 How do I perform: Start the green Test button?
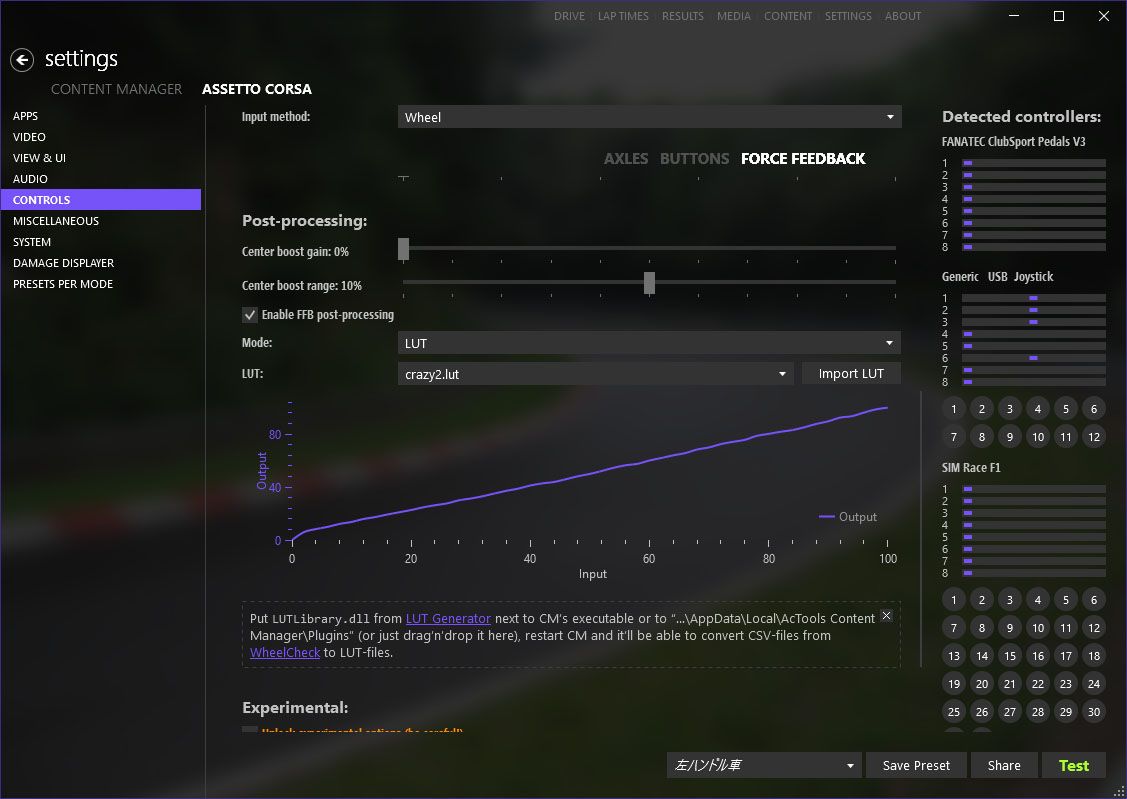(1073, 765)
